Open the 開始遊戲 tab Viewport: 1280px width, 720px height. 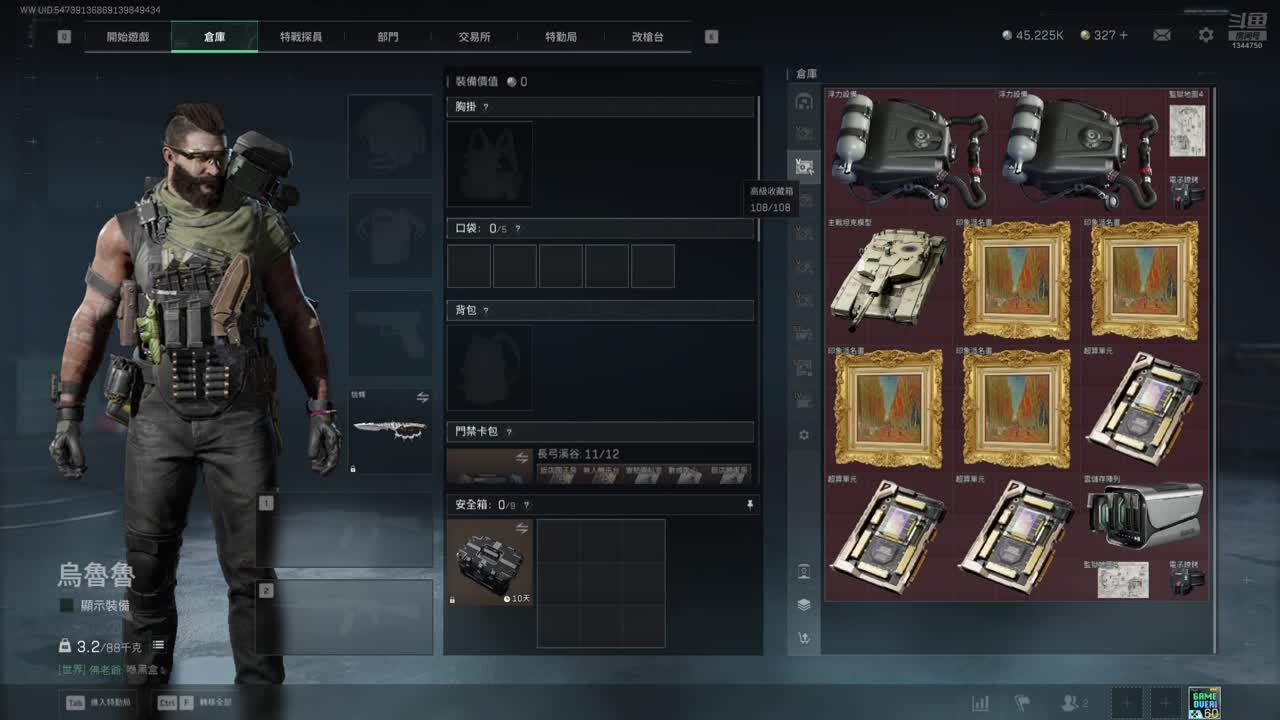pos(128,37)
